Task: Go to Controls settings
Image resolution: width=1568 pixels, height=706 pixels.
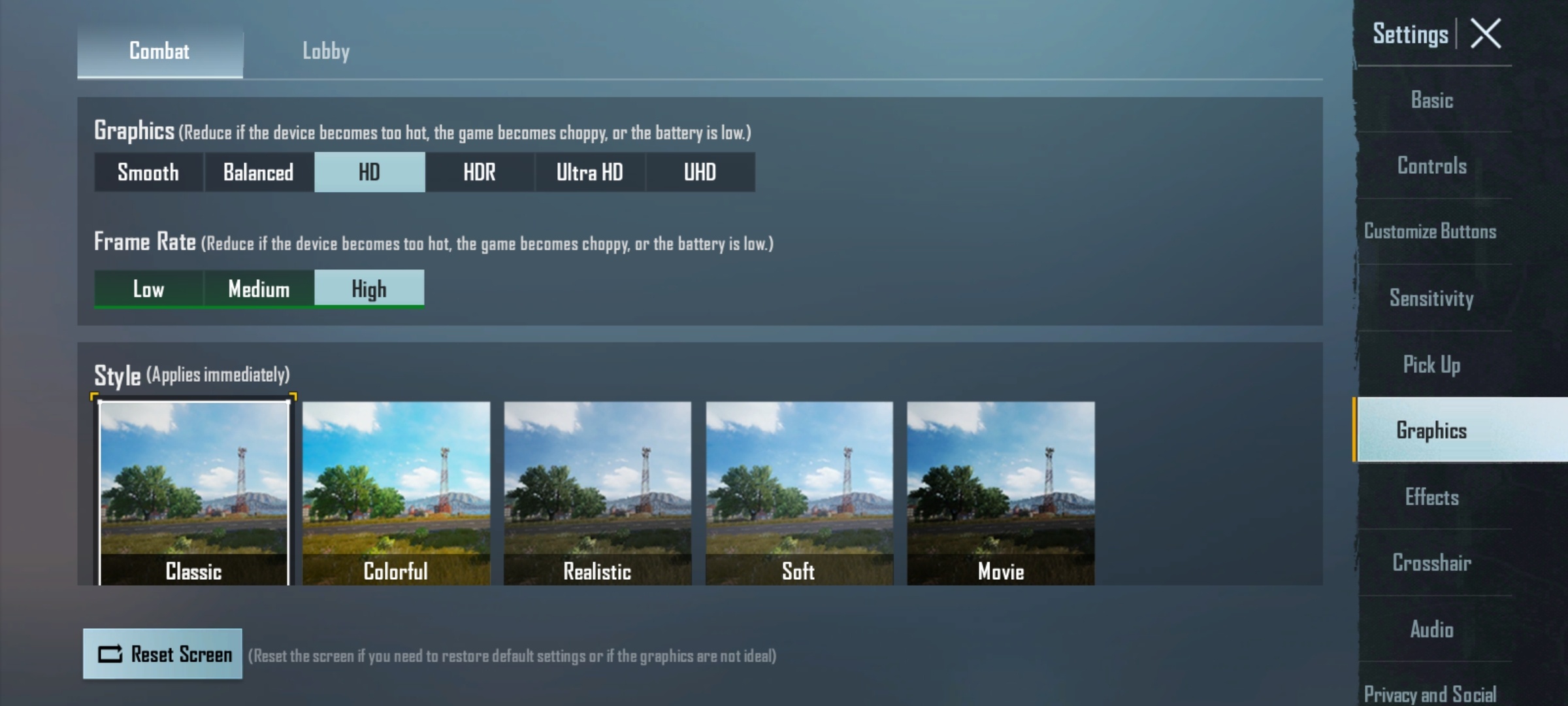Action: tap(1432, 166)
